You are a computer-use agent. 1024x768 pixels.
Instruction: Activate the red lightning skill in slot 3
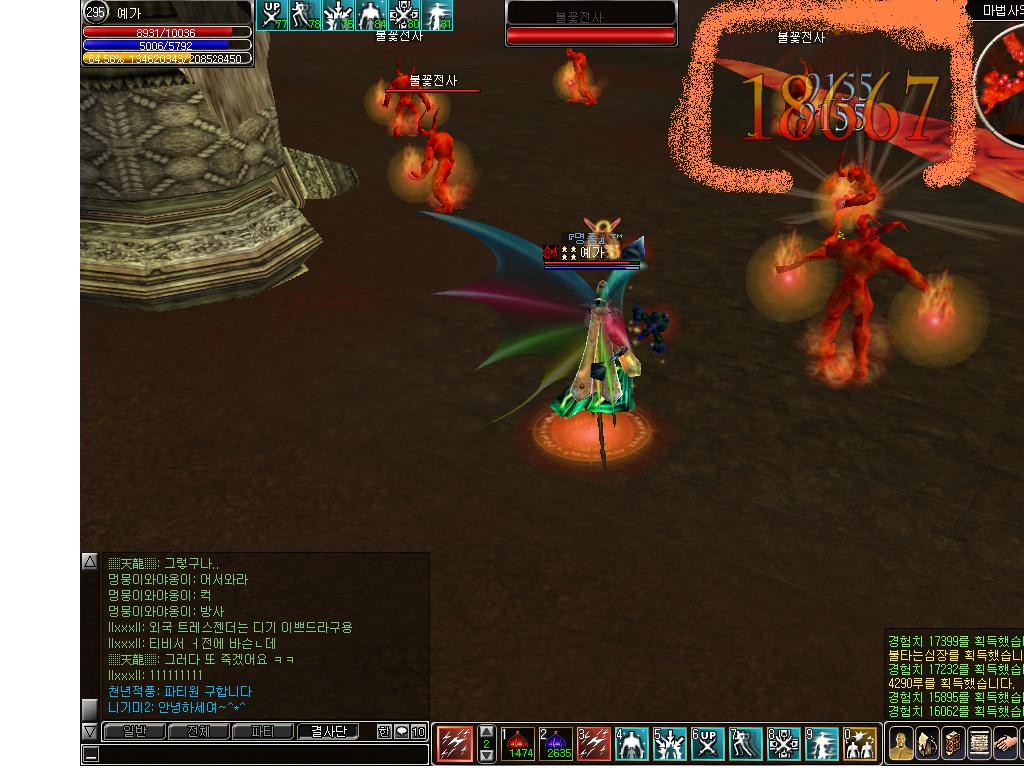(x=594, y=744)
